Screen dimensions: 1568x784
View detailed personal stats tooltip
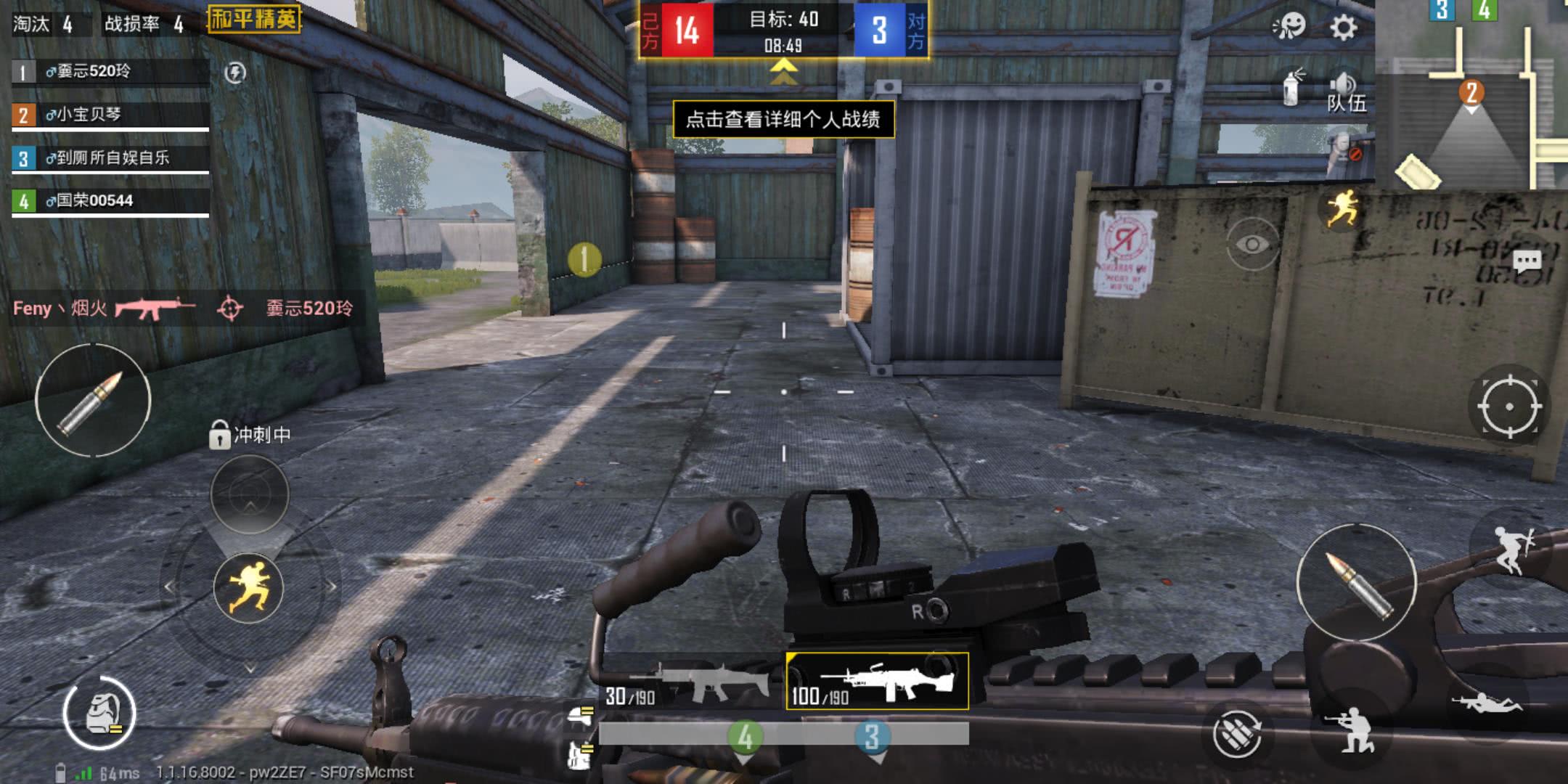pos(783,119)
